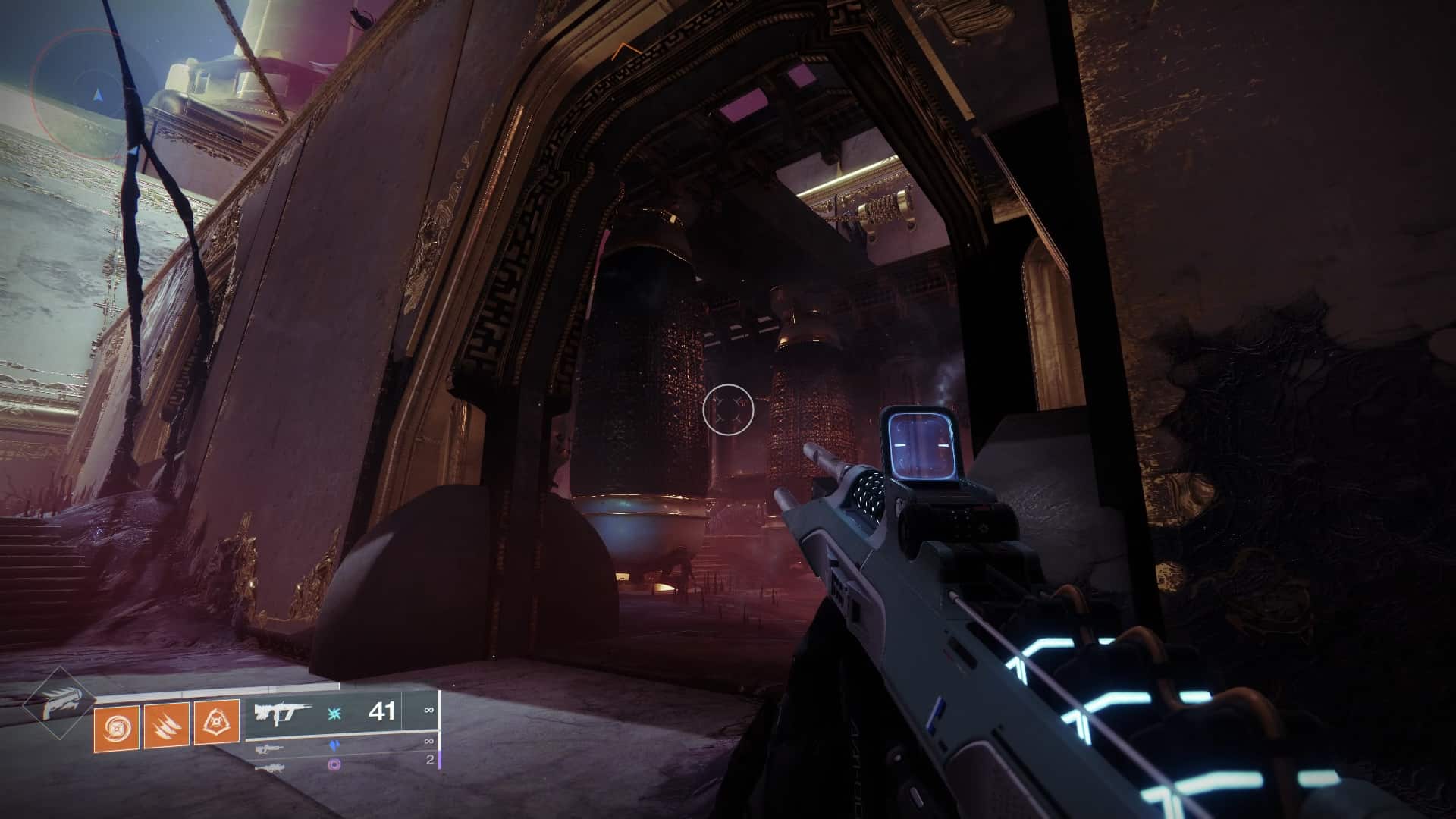Screen dimensions: 1456x819
Task: Click the infinity reserve ammo symbol
Action: [429, 710]
